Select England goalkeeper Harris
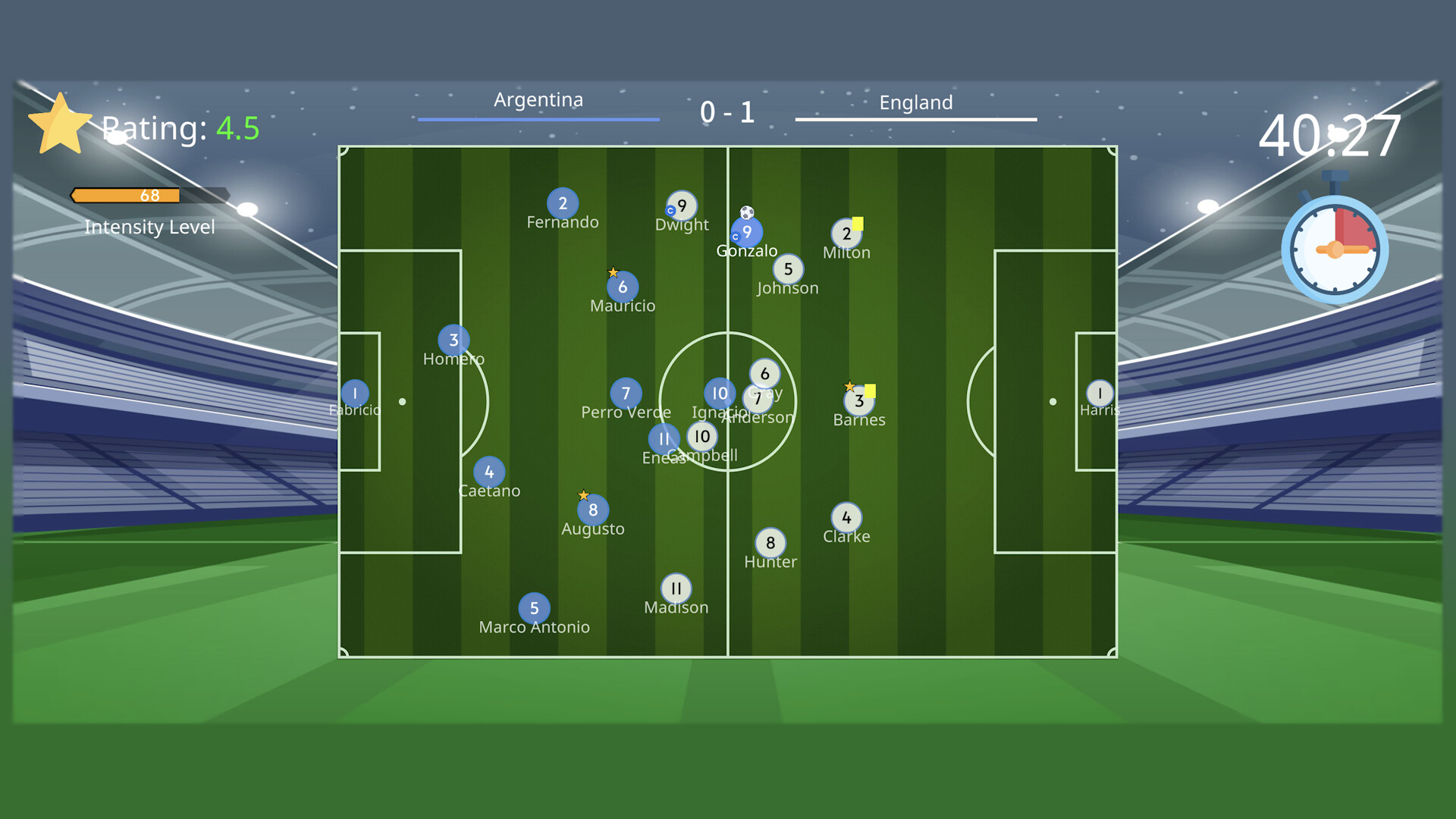The image size is (1456, 819). click(1099, 393)
